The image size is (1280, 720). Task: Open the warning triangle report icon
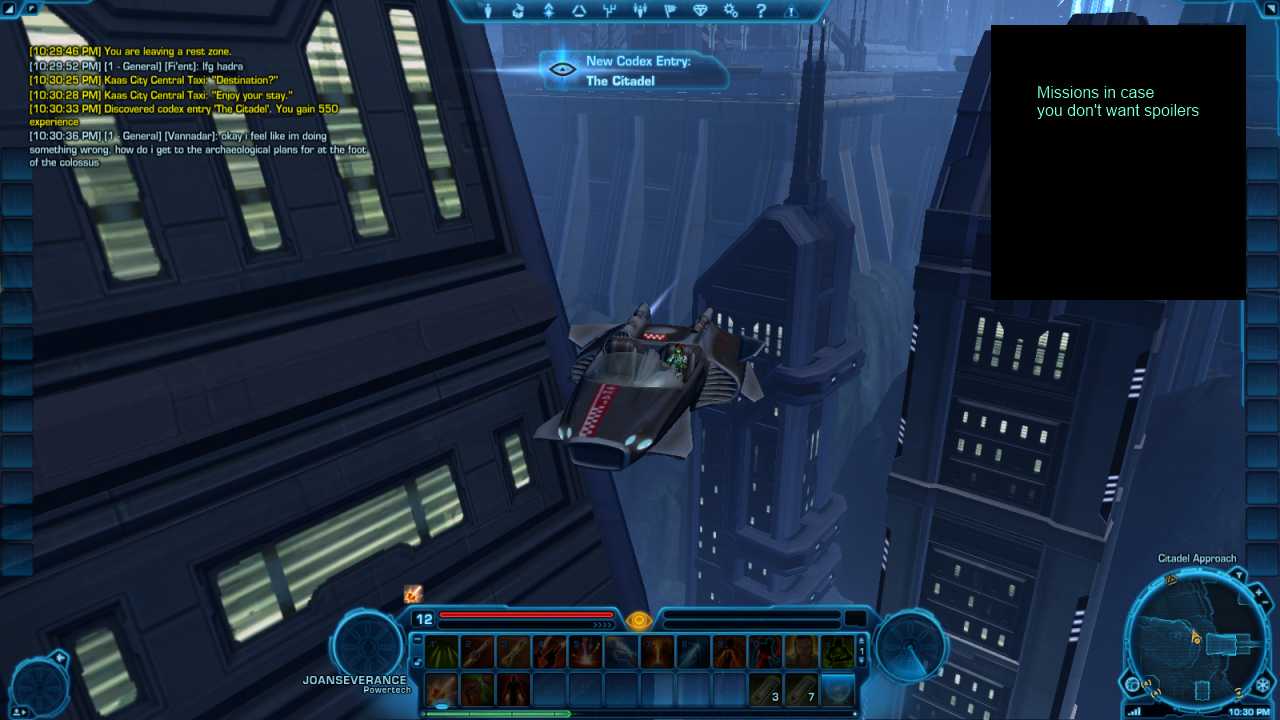[x=791, y=11]
